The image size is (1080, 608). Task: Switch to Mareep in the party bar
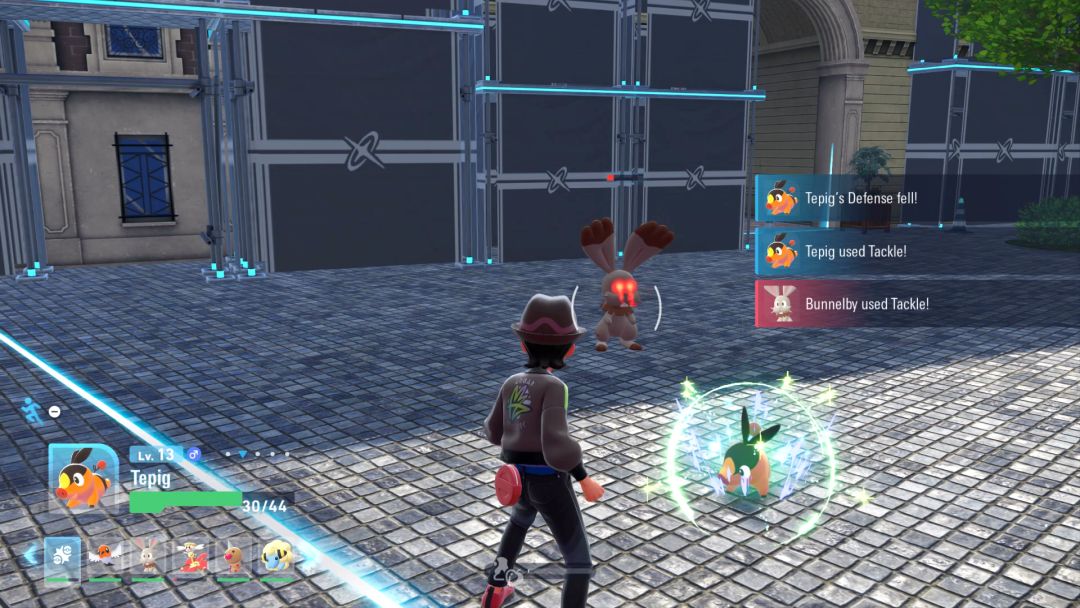click(277, 558)
